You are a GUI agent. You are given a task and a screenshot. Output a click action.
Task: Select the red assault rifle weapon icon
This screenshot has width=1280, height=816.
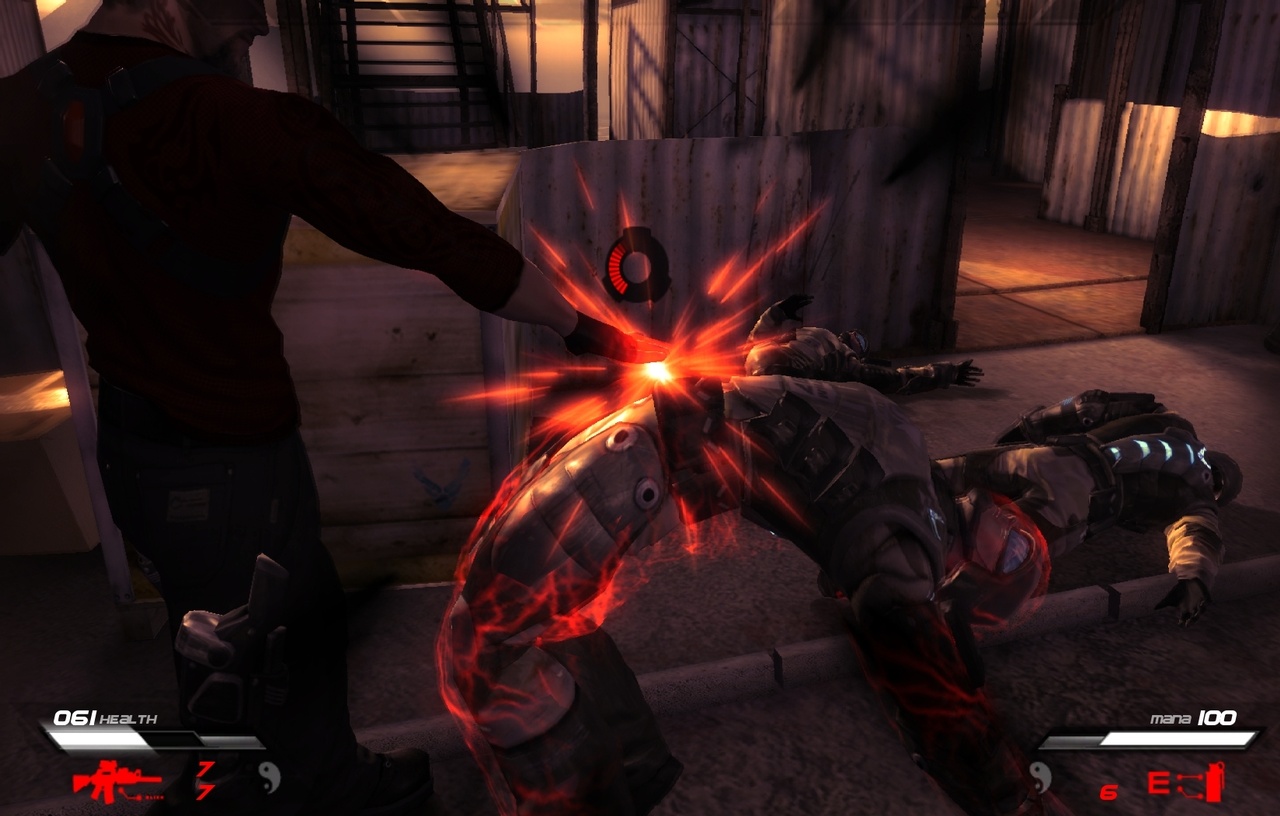[x=117, y=780]
